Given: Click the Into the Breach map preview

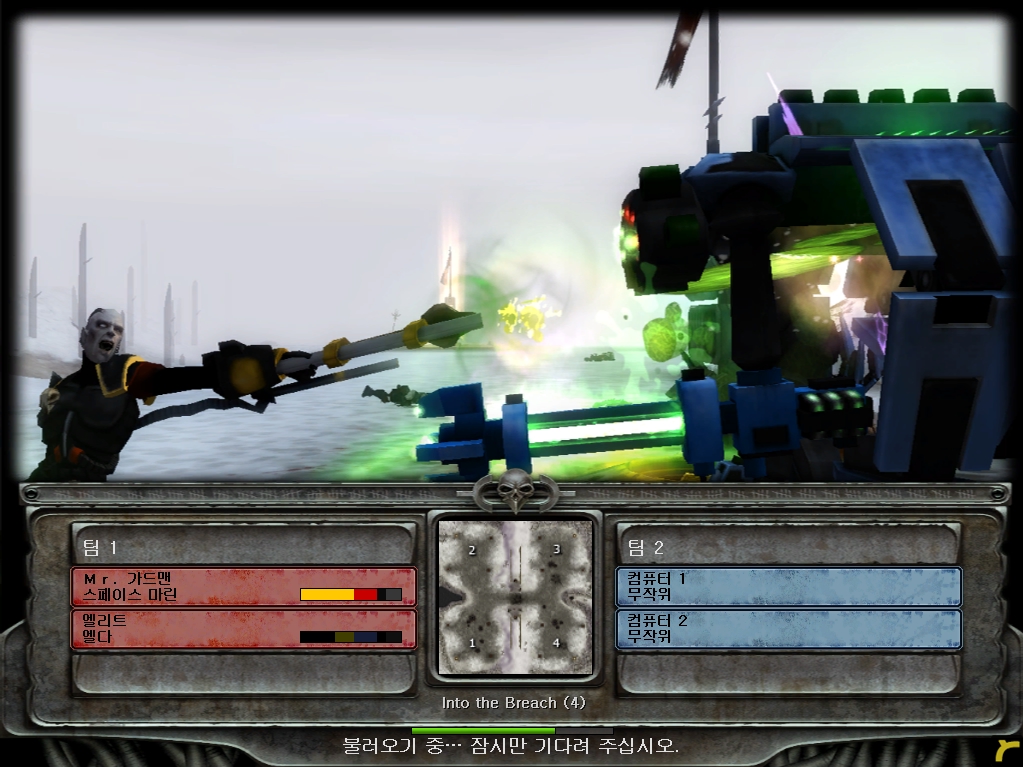Looking at the screenshot, I should click(x=515, y=597).
